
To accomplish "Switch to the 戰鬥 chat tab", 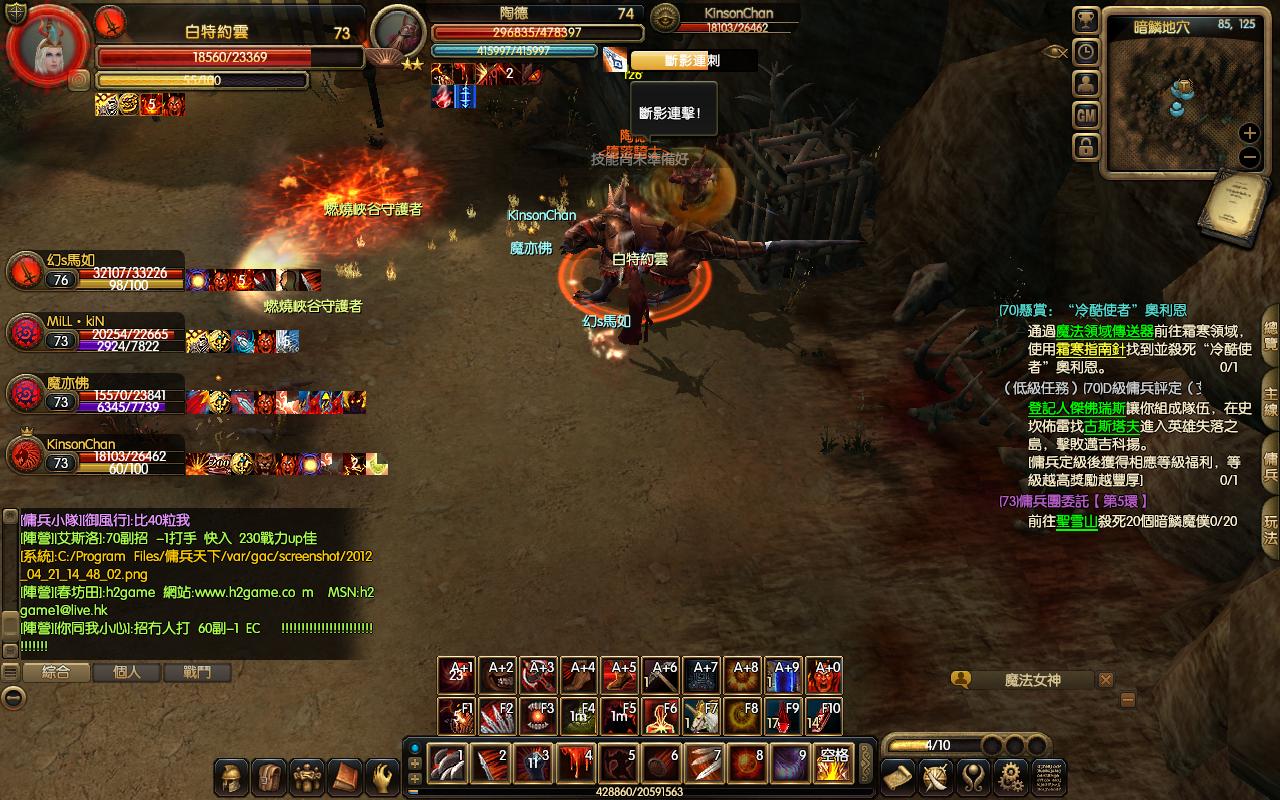I will coord(197,672).
